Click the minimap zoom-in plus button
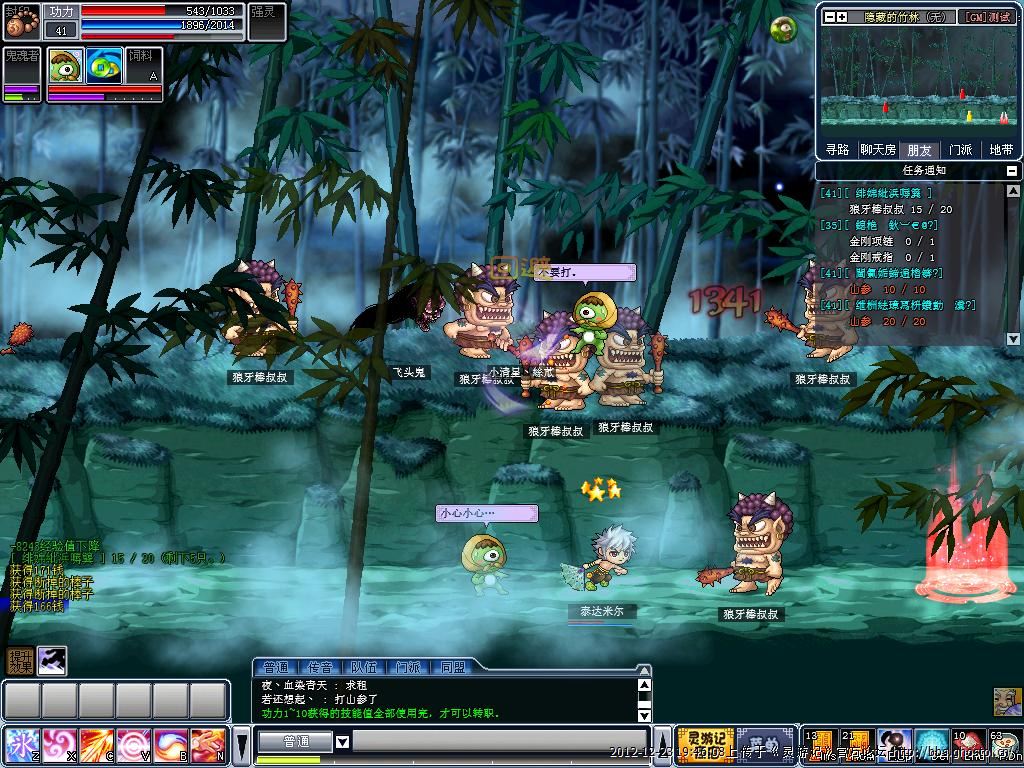This screenshot has width=1024, height=768. pyautogui.click(x=842, y=17)
